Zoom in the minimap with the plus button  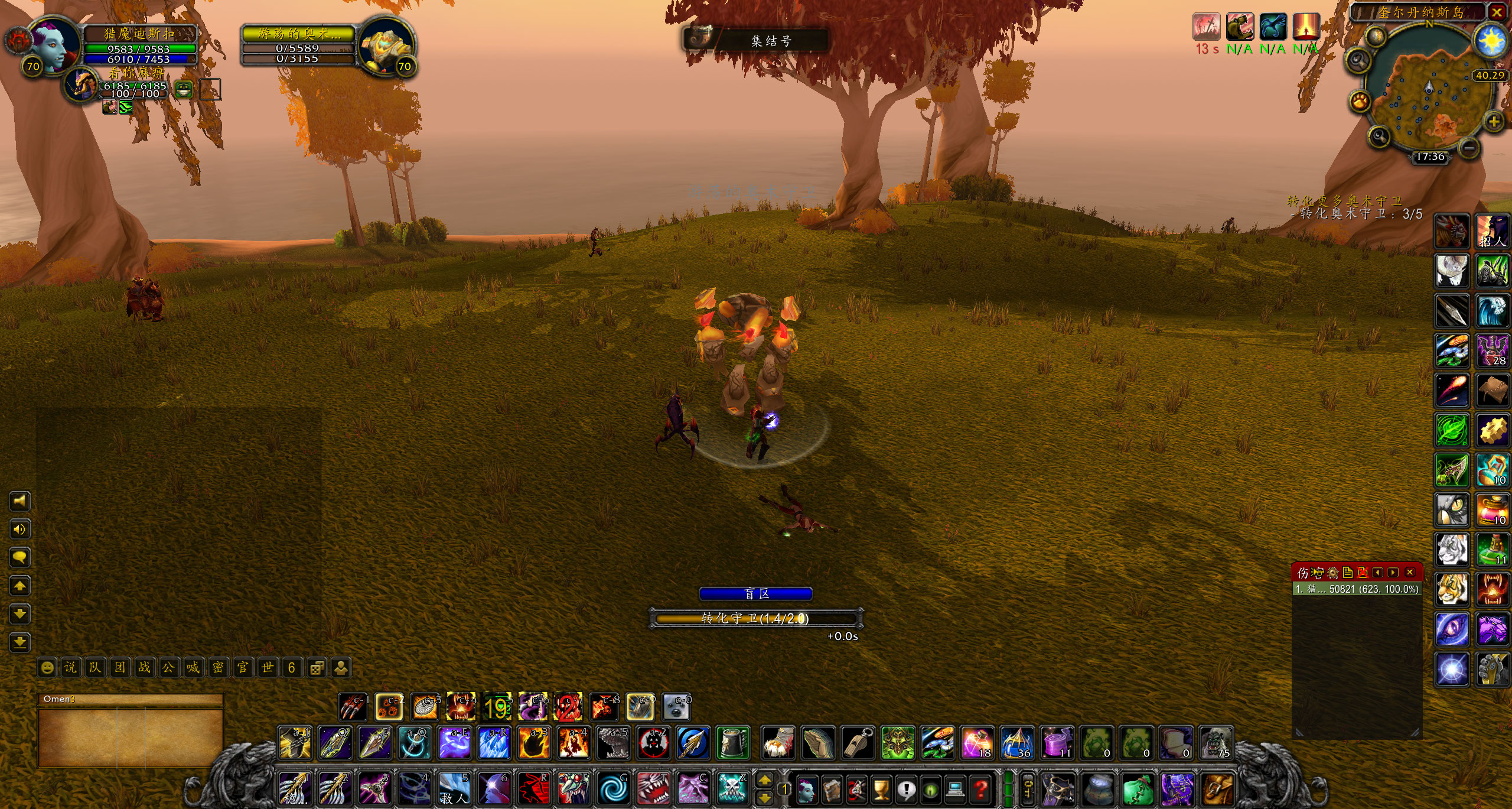point(1494,122)
